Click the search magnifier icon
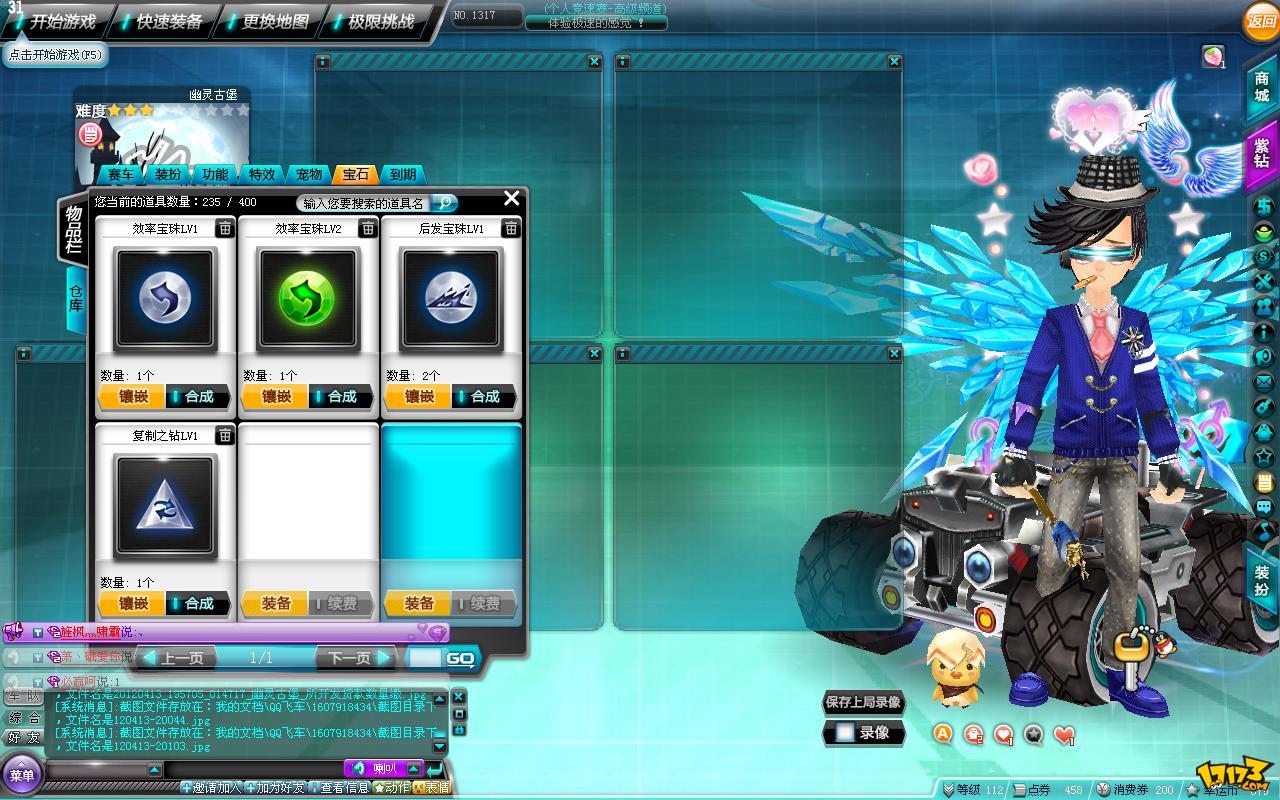This screenshot has height=800, width=1280. [444, 204]
